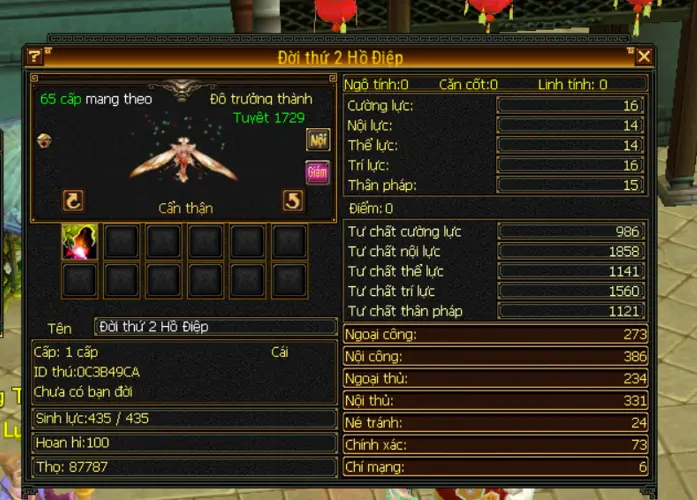697x500 pixels.
Task: Click the Nội button
Action: (318, 140)
